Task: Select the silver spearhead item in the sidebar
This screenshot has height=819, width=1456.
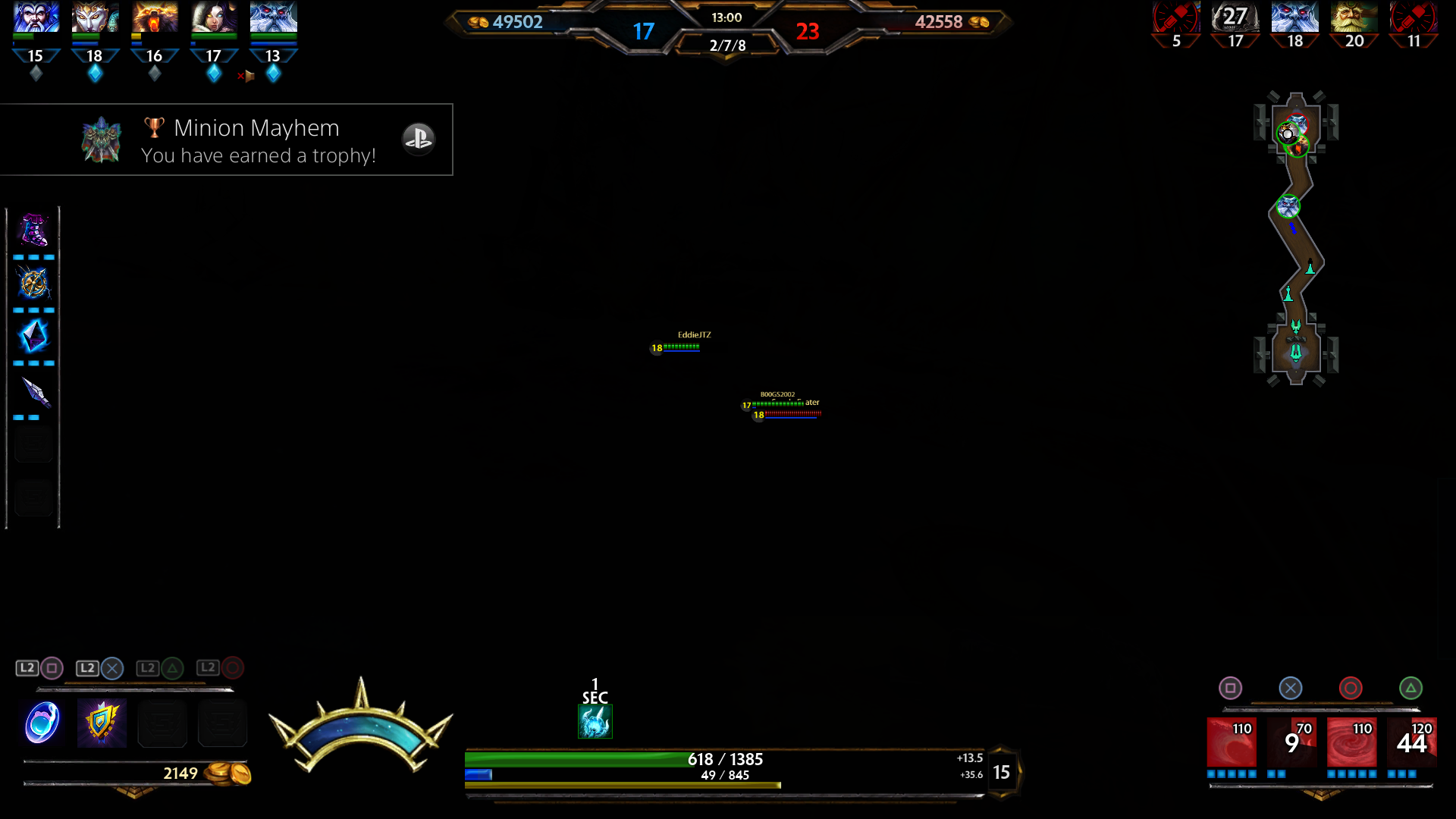Action: 33,391
